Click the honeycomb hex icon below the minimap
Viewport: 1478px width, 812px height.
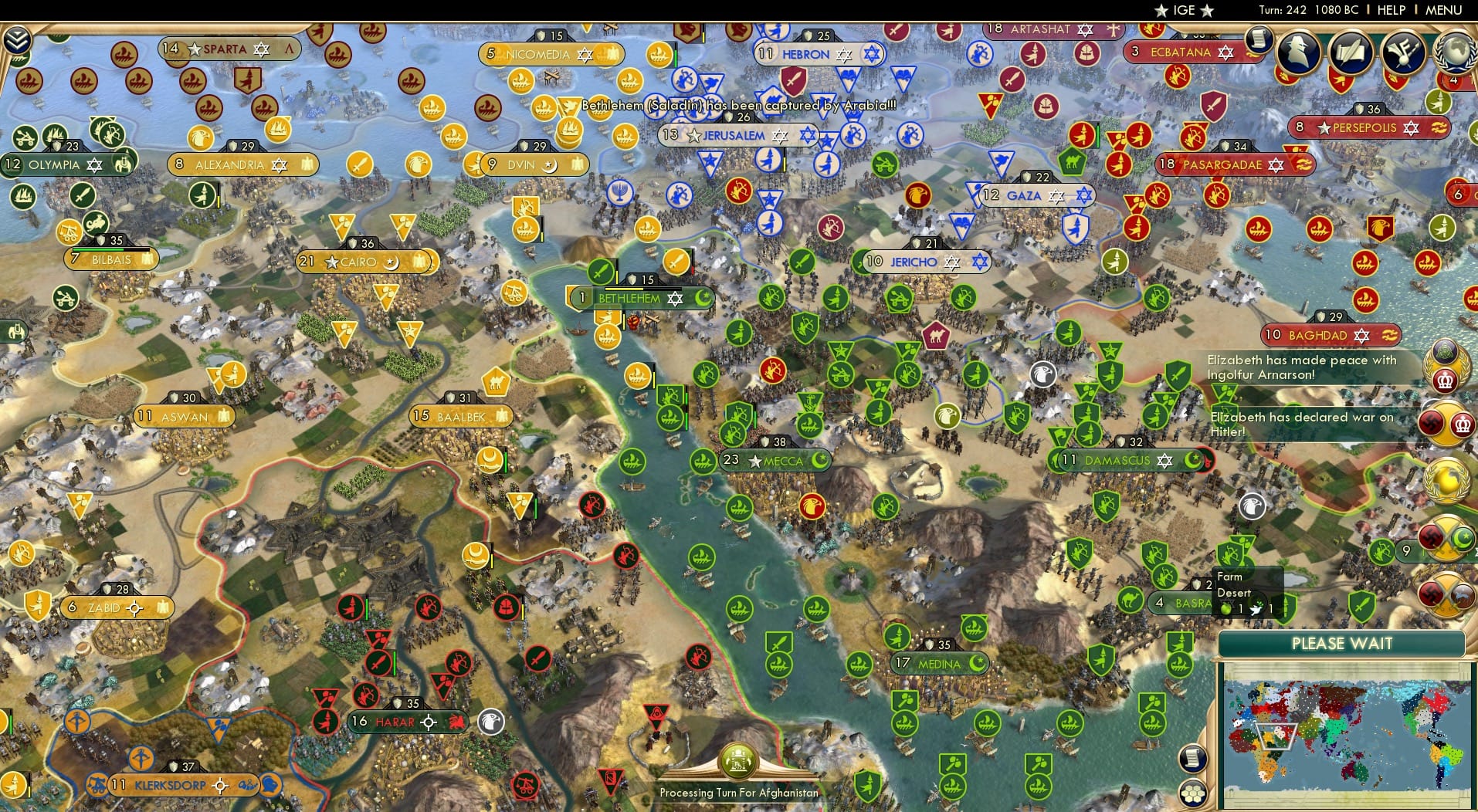(1192, 794)
